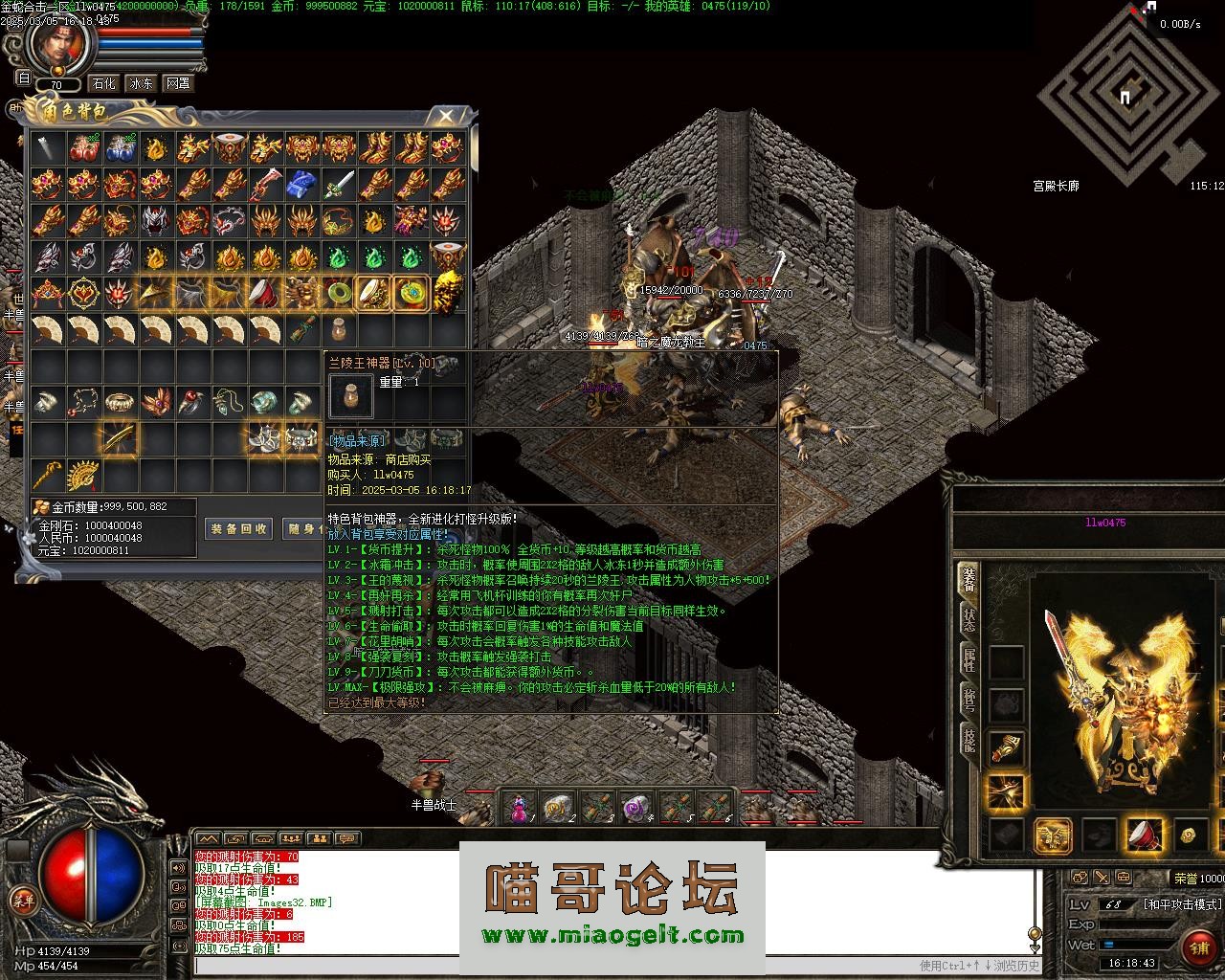Use the pink potion in hotbar slot 1
The image size is (1225, 980).
point(520,809)
